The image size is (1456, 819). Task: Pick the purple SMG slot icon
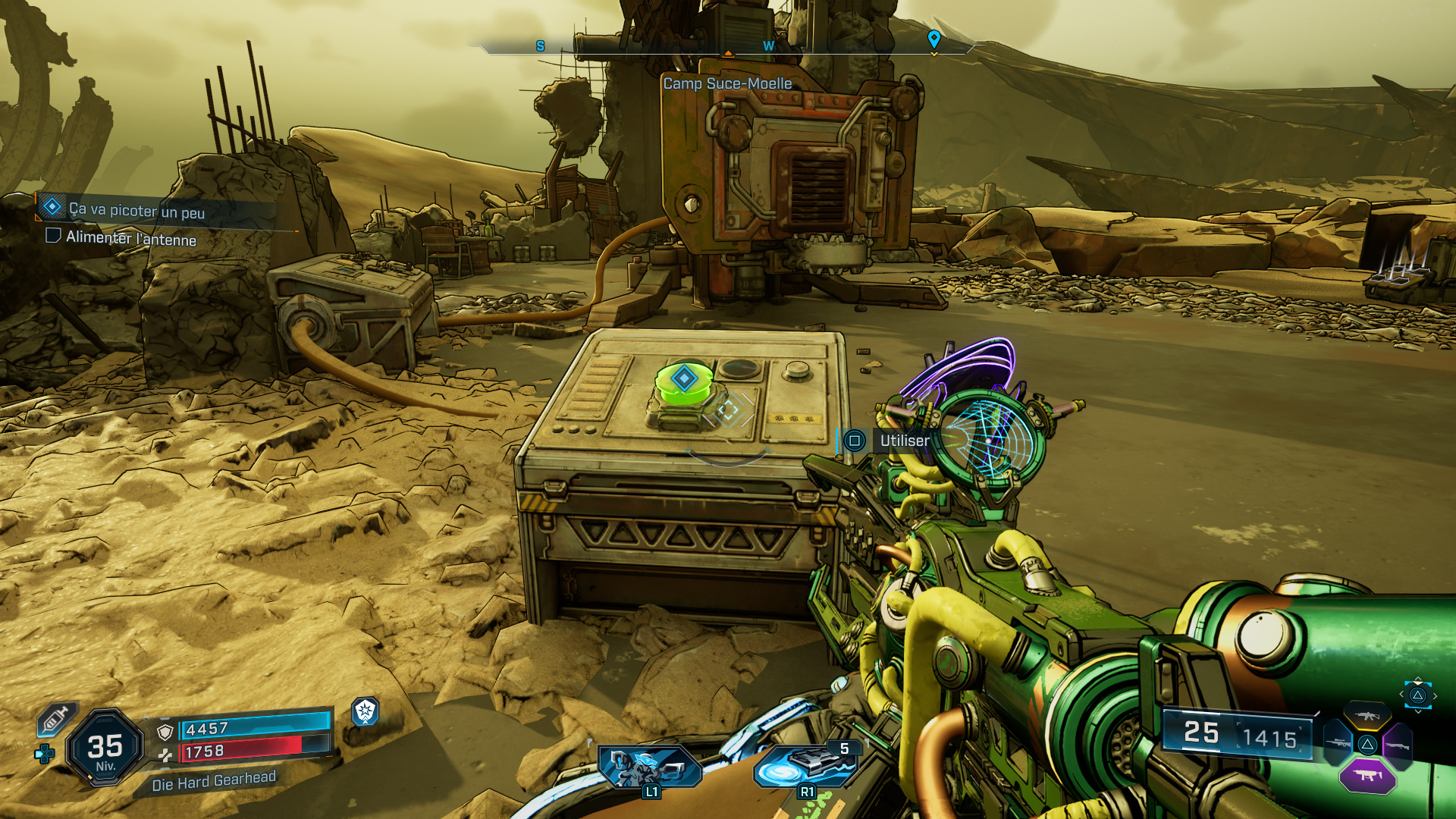pos(1369,775)
